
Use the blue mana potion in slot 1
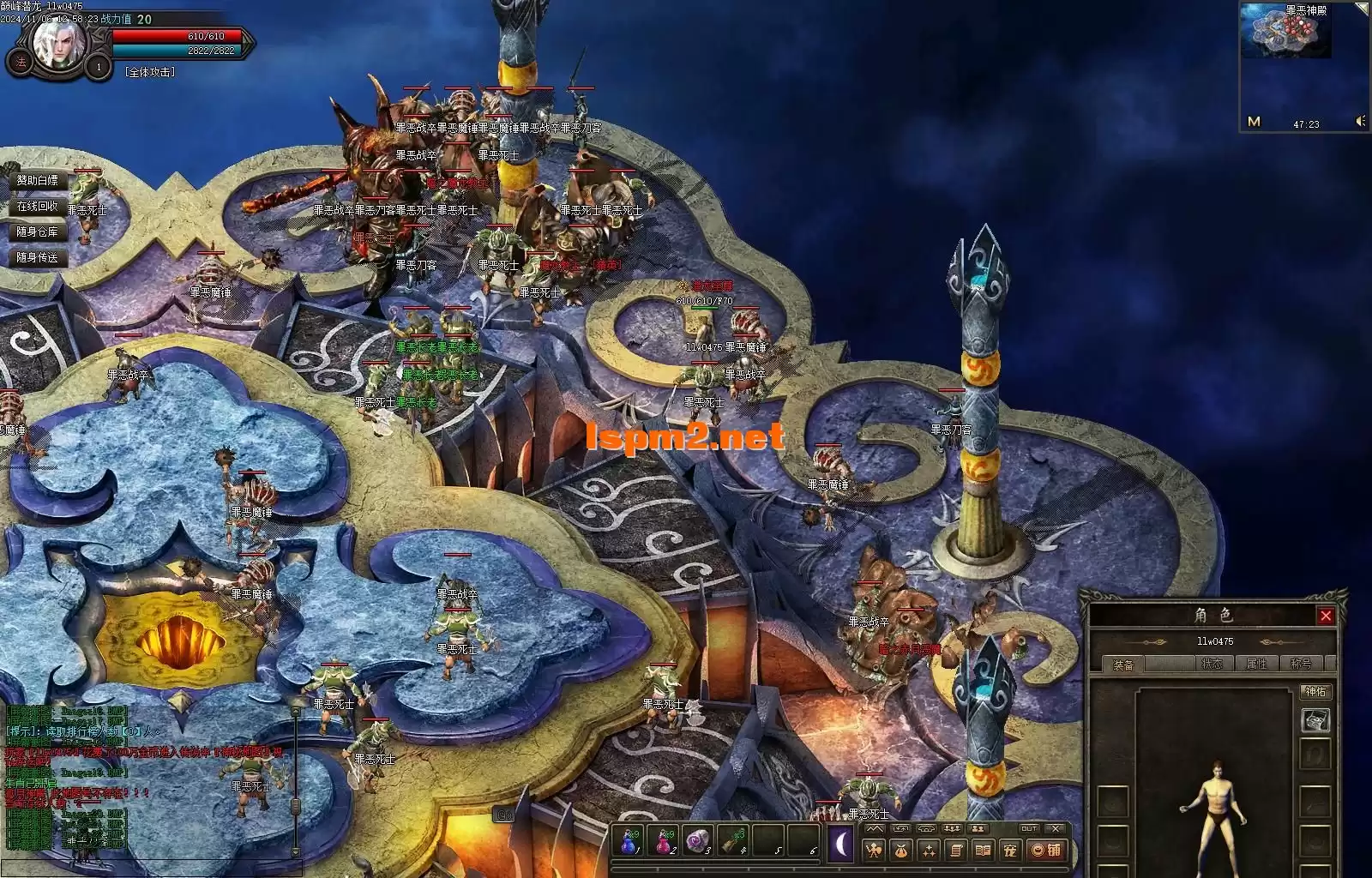coord(629,842)
